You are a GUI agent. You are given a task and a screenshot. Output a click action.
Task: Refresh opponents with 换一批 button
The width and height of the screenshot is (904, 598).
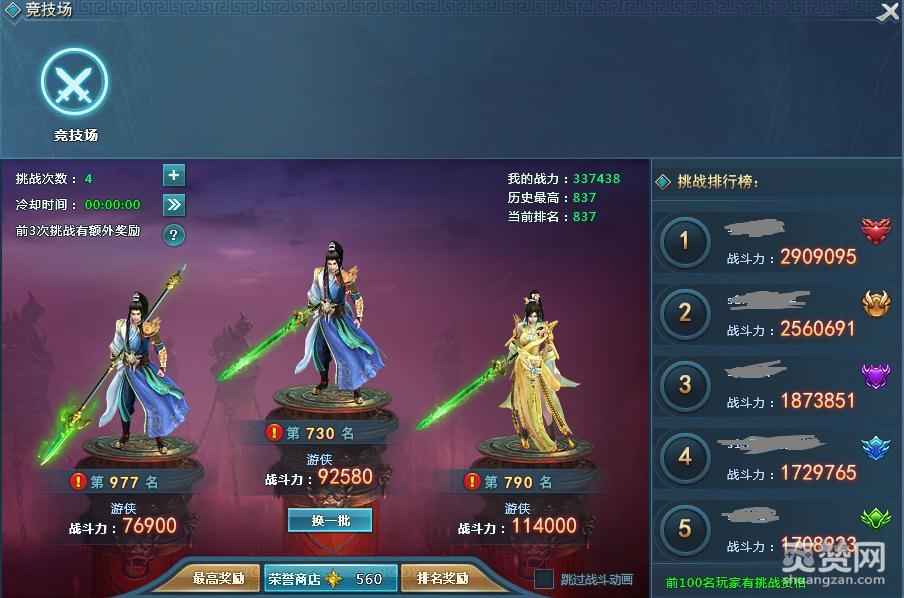point(329,520)
